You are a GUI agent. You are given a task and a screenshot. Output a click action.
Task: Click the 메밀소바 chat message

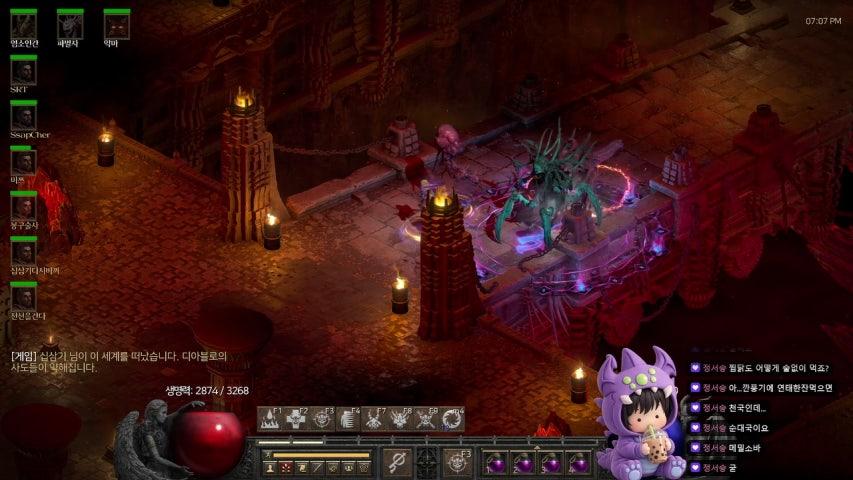pyautogui.click(x=746, y=447)
